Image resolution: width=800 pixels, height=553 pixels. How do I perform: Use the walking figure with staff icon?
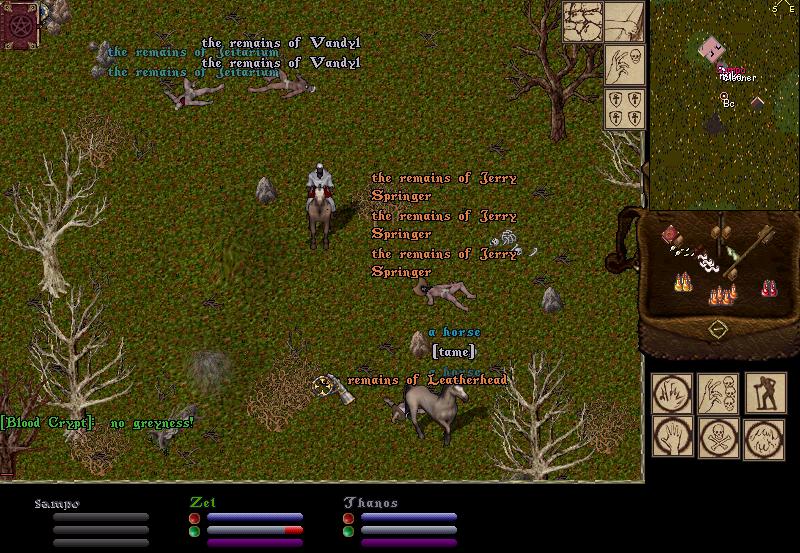coord(765,394)
